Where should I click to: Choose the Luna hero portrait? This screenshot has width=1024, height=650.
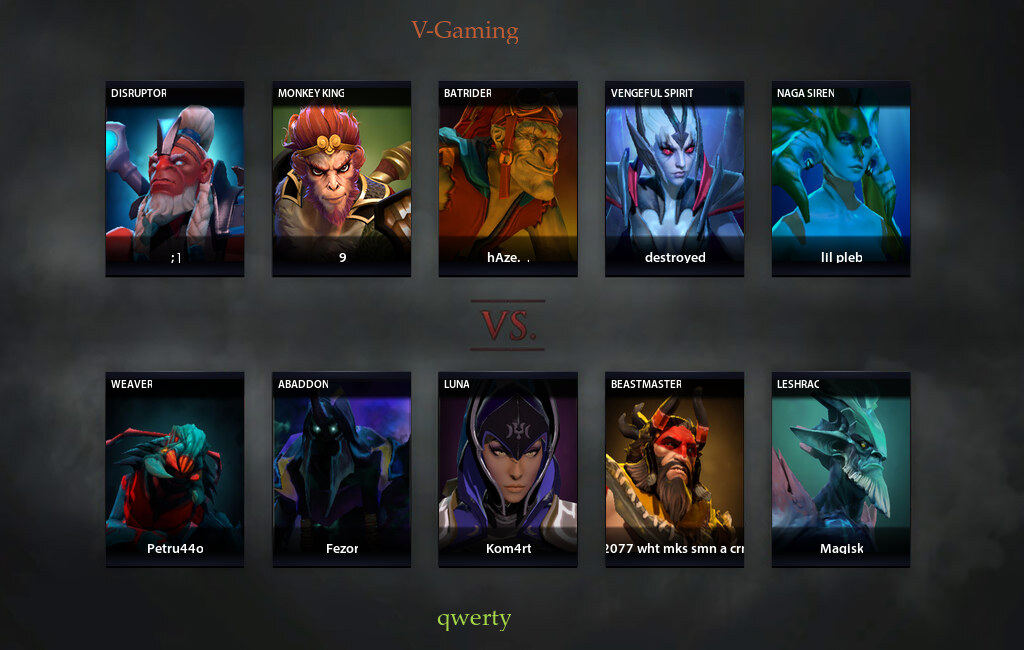click(x=508, y=469)
